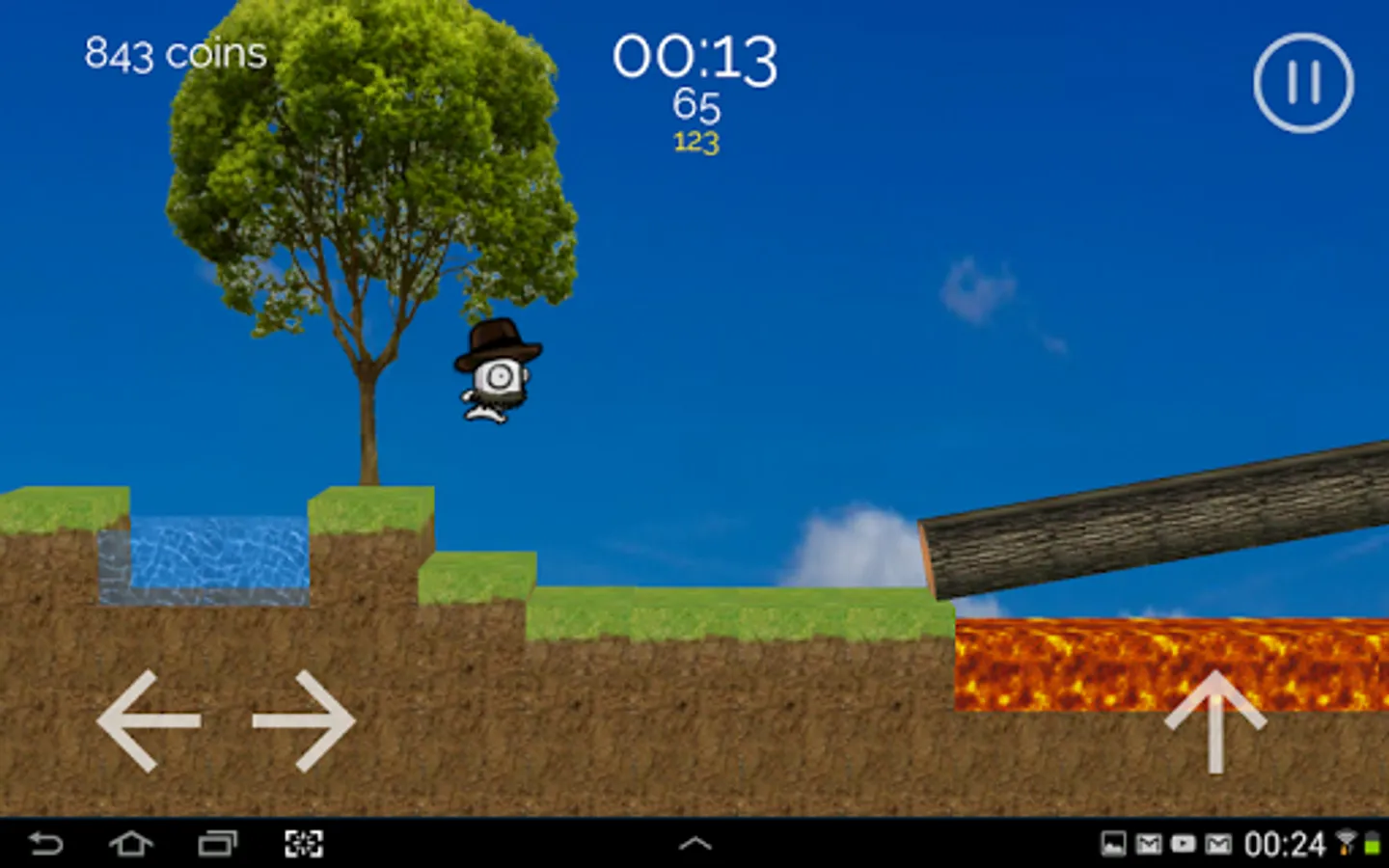
Task: Pause the game
Action: pyautogui.click(x=1304, y=82)
